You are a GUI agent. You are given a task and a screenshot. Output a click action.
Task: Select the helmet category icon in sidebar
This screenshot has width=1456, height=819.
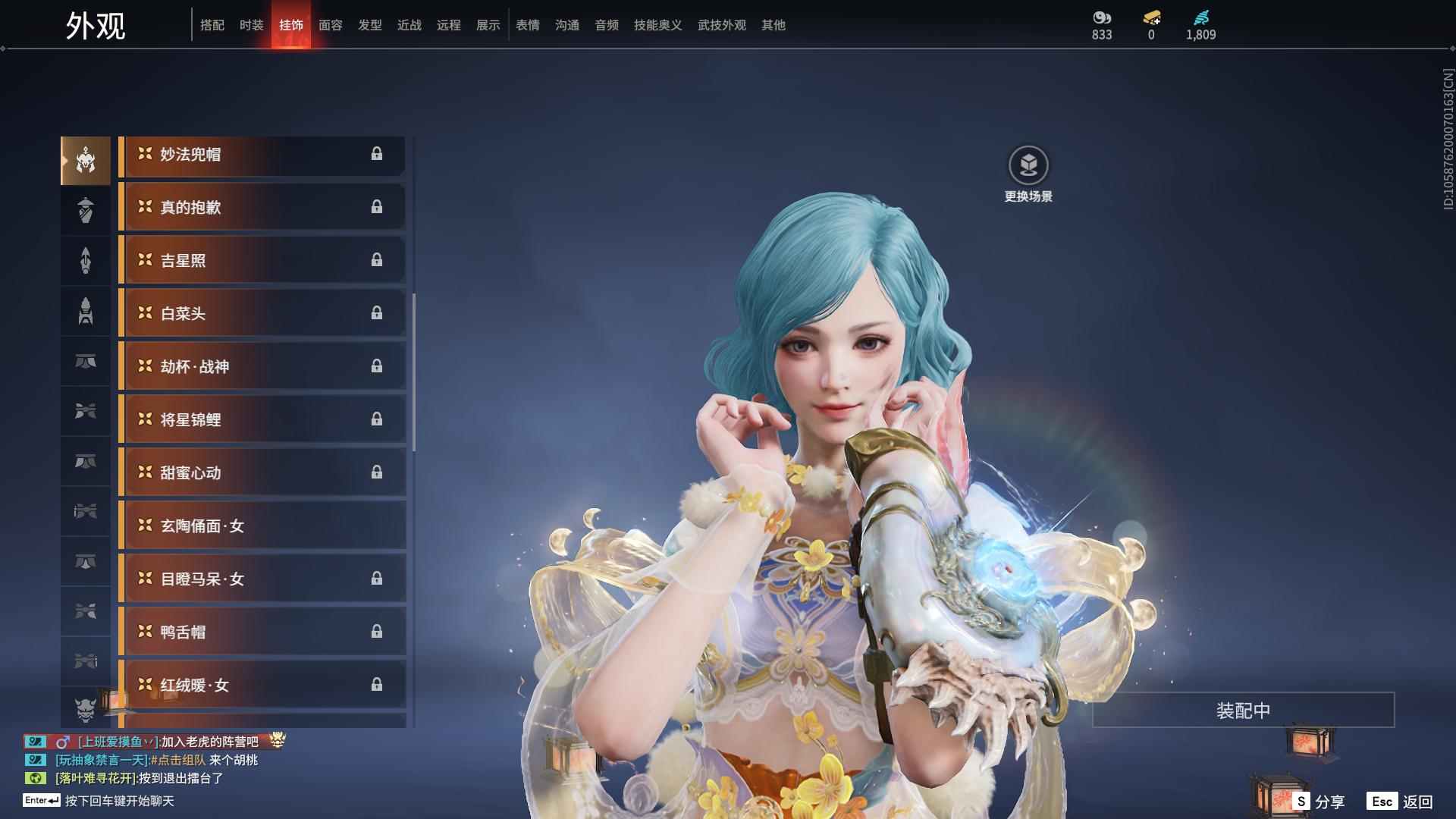[86, 161]
